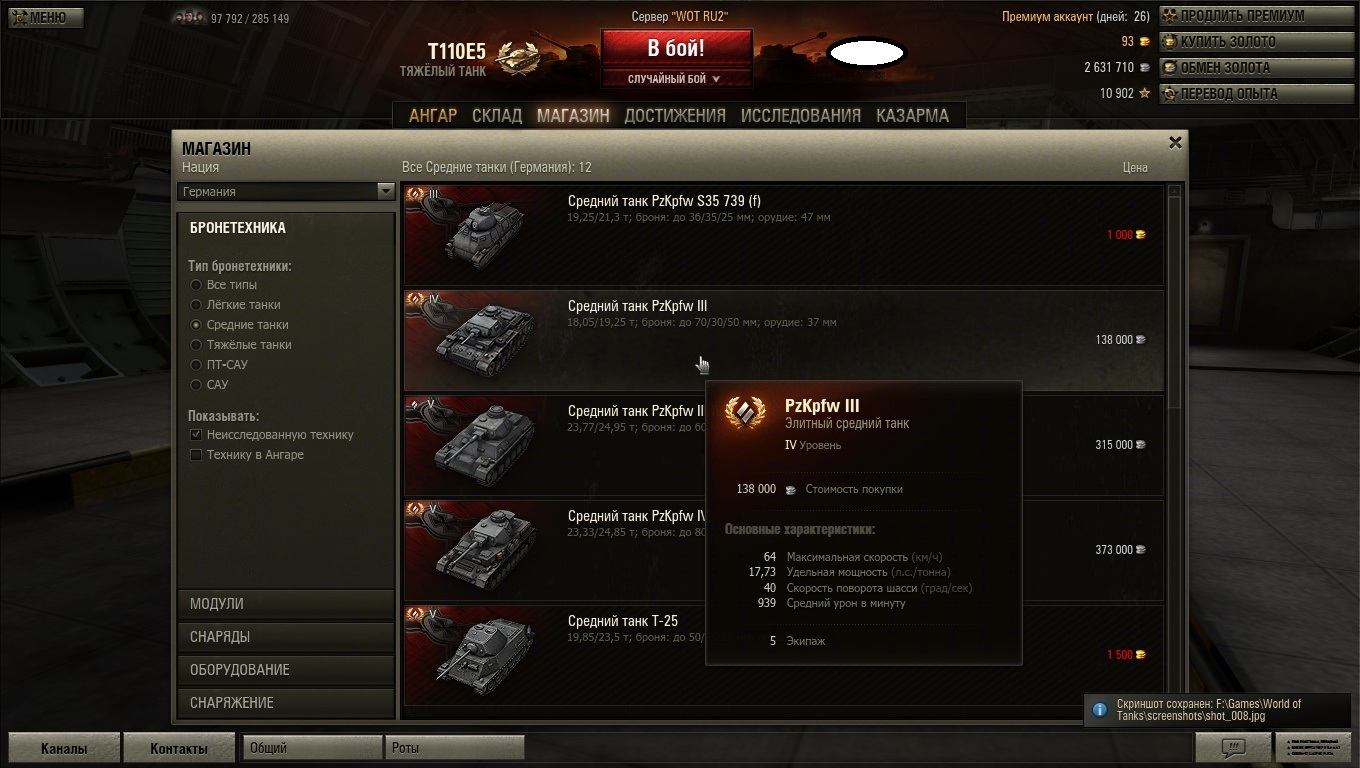Switch to the АНГАР tab

tap(433, 115)
